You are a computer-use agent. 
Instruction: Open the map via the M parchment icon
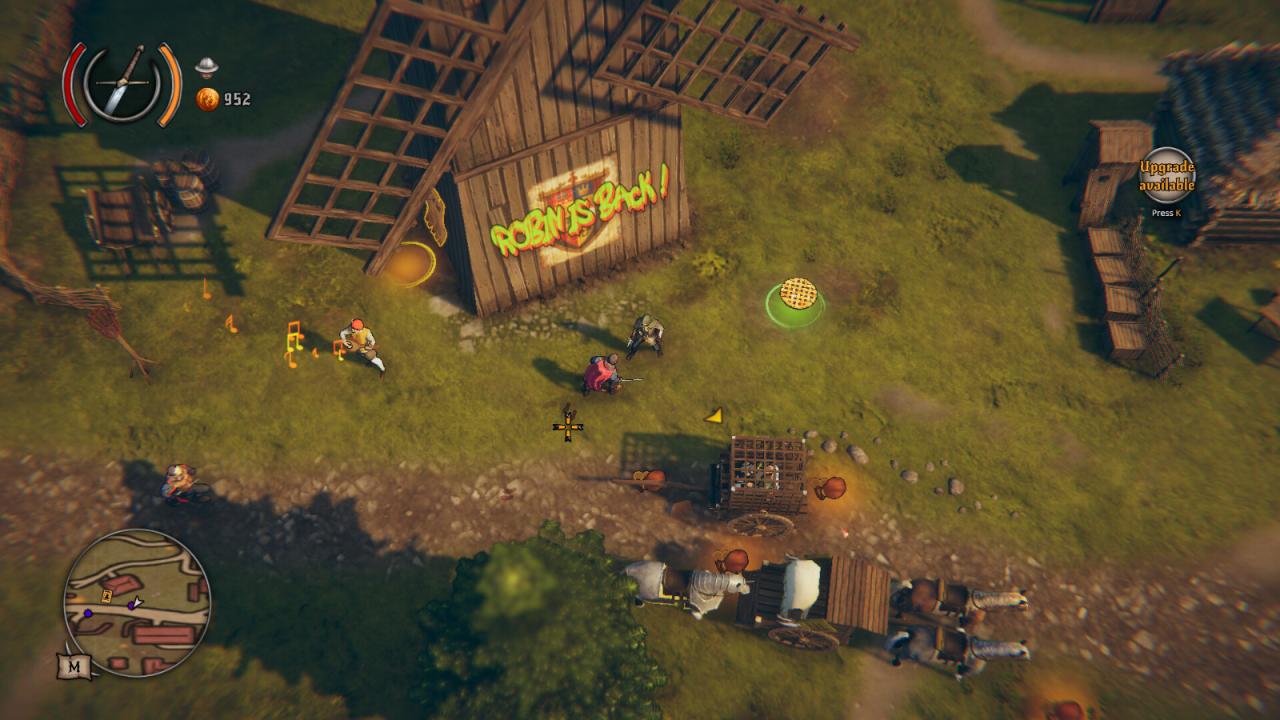[x=74, y=665]
